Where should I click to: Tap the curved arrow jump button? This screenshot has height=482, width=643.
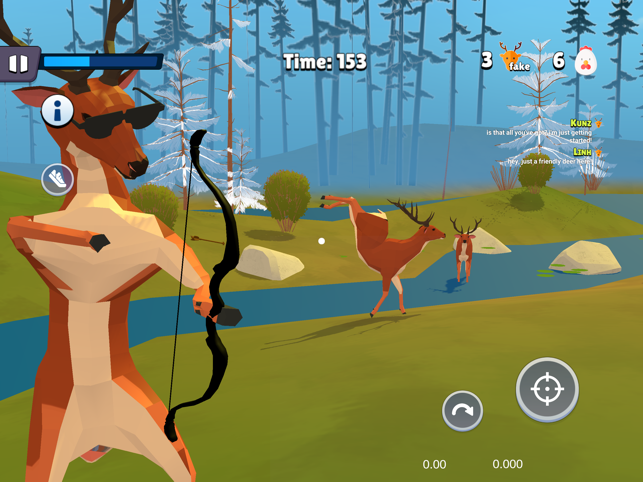[x=462, y=410]
